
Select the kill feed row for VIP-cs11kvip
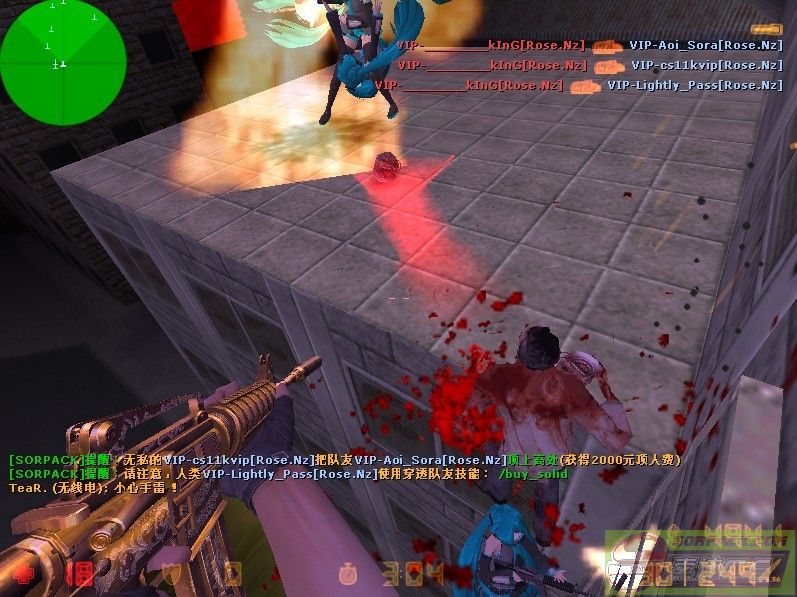pyautogui.click(x=589, y=66)
